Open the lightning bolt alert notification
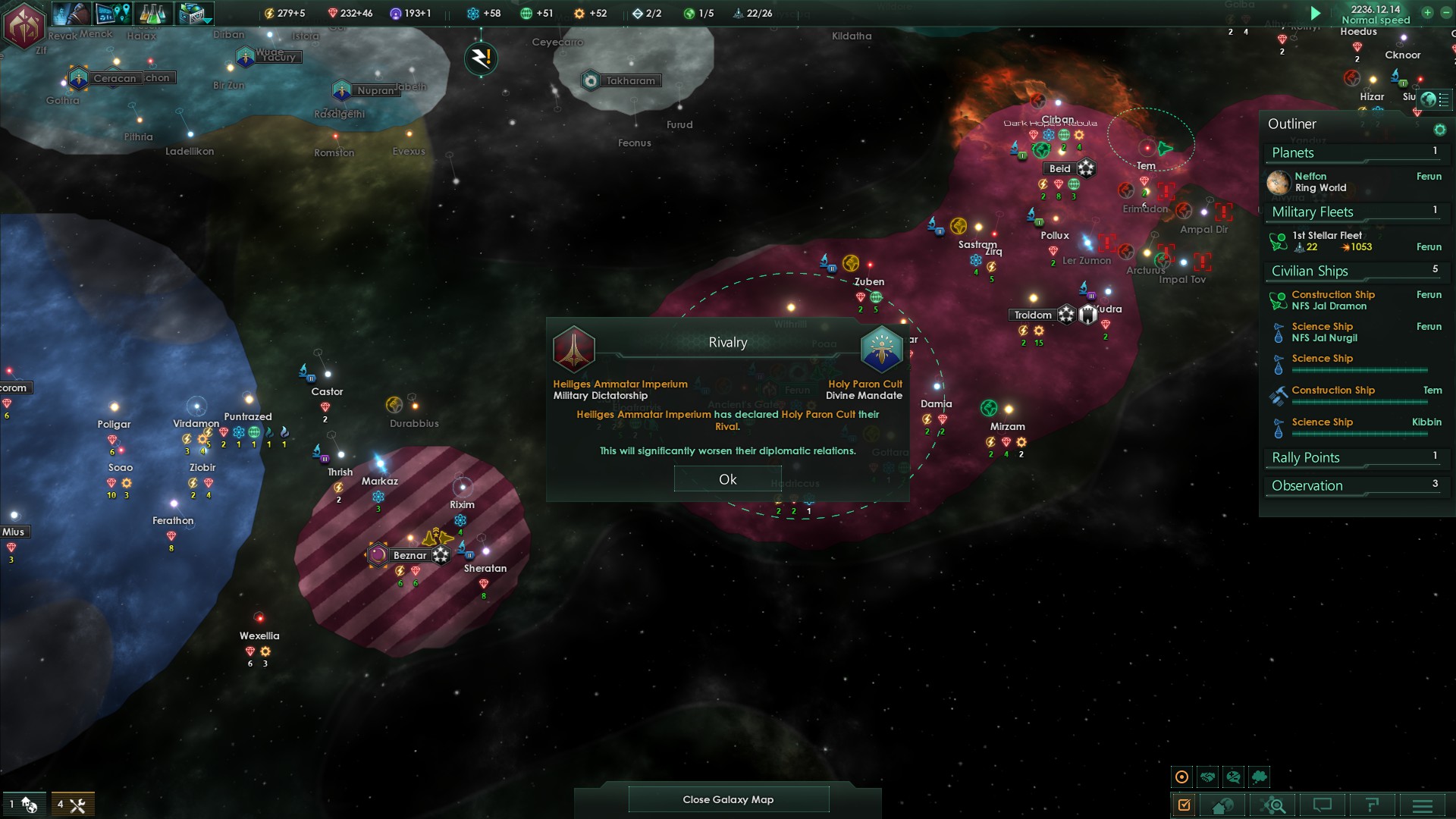 [481, 58]
